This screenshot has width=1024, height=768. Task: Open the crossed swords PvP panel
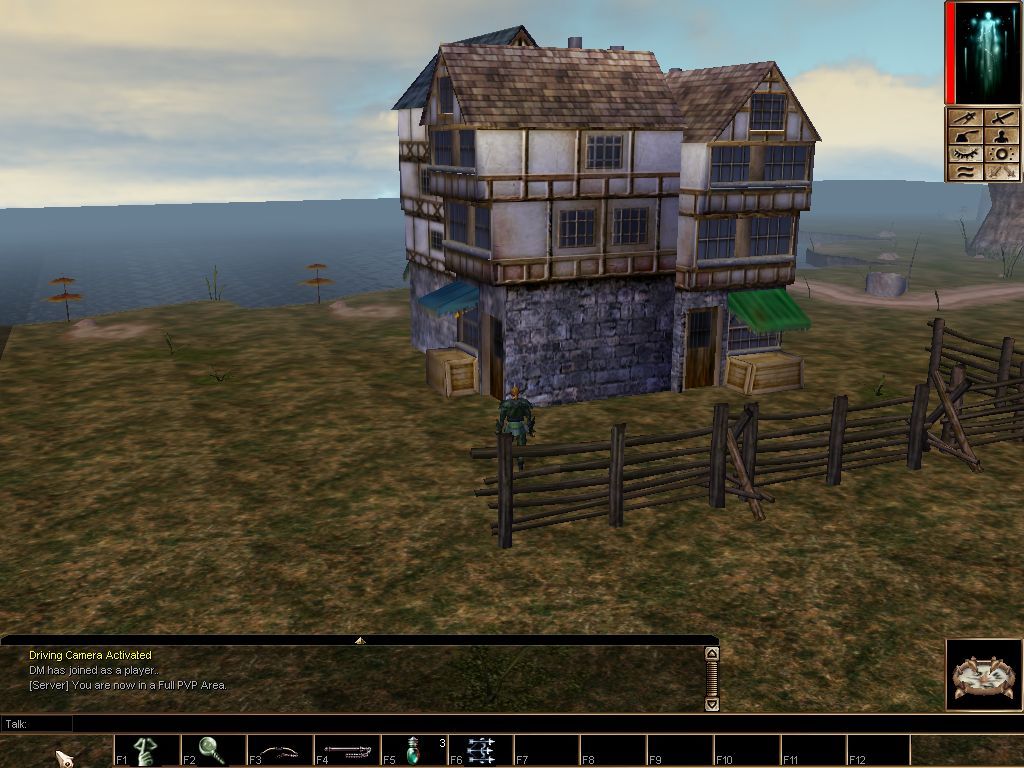coord(1001,118)
